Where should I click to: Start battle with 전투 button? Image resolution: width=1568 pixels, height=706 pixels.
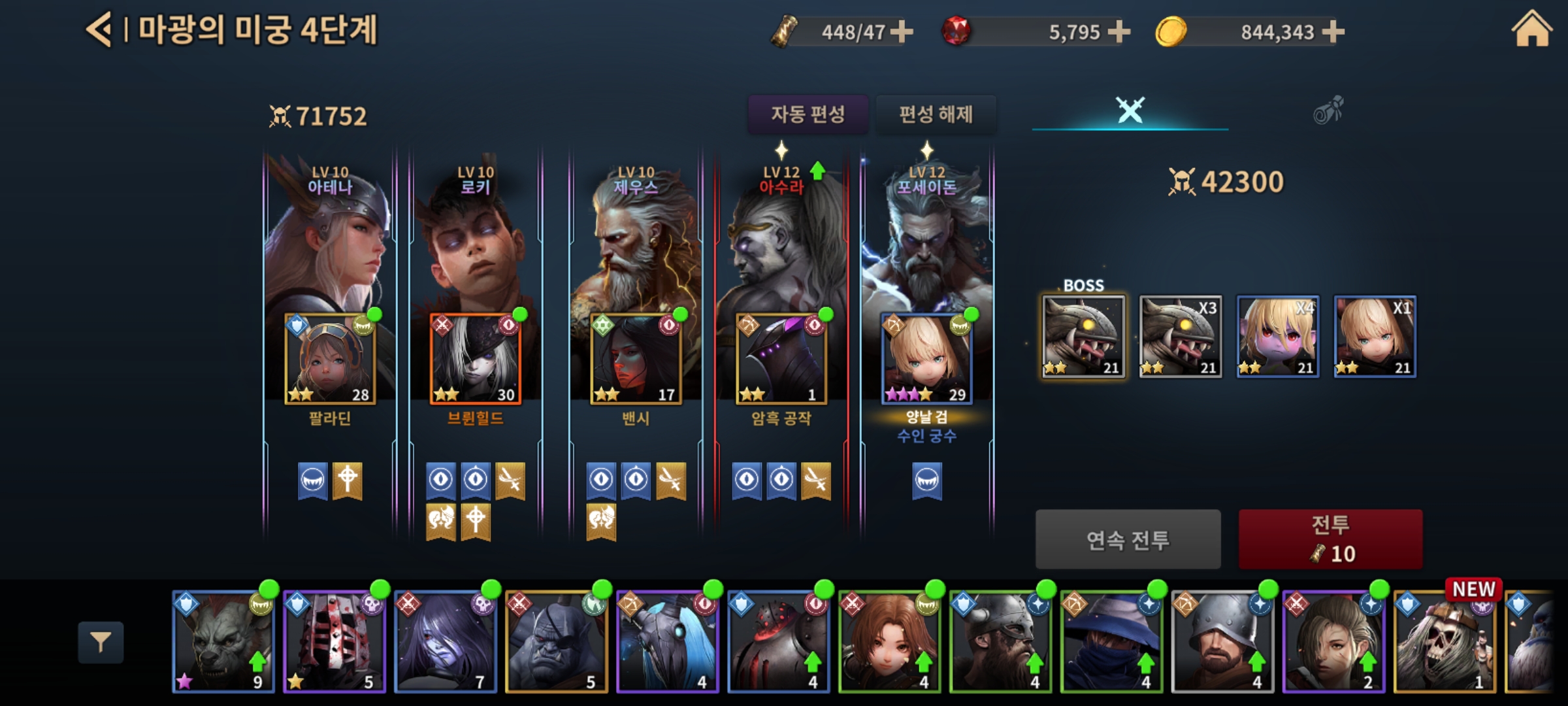click(1330, 539)
